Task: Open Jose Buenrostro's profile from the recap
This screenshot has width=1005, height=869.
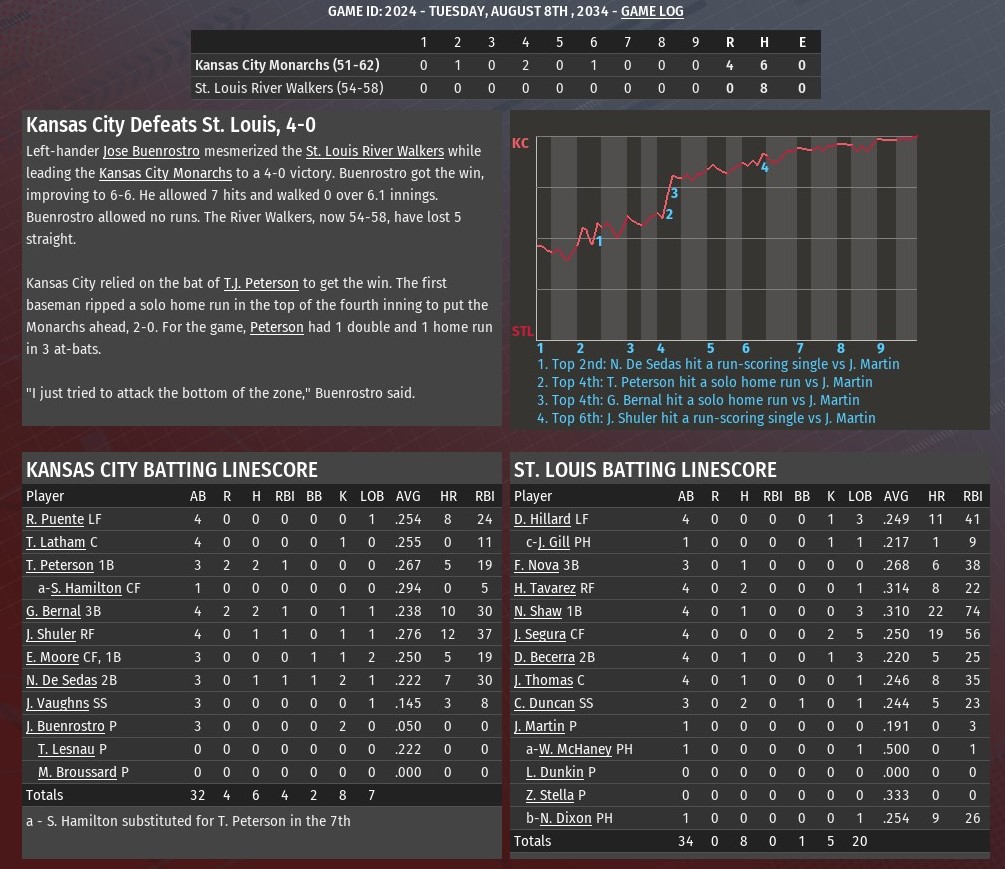Action: [x=151, y=151]
